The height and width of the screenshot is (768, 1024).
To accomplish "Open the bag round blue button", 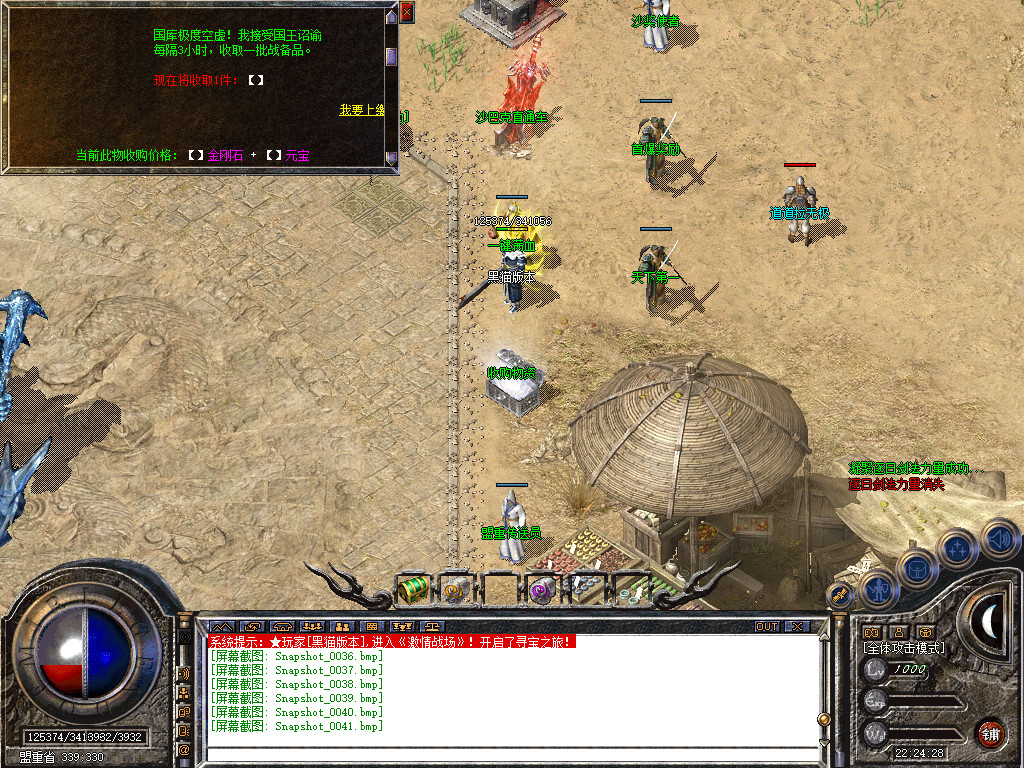I will point(916,568).
